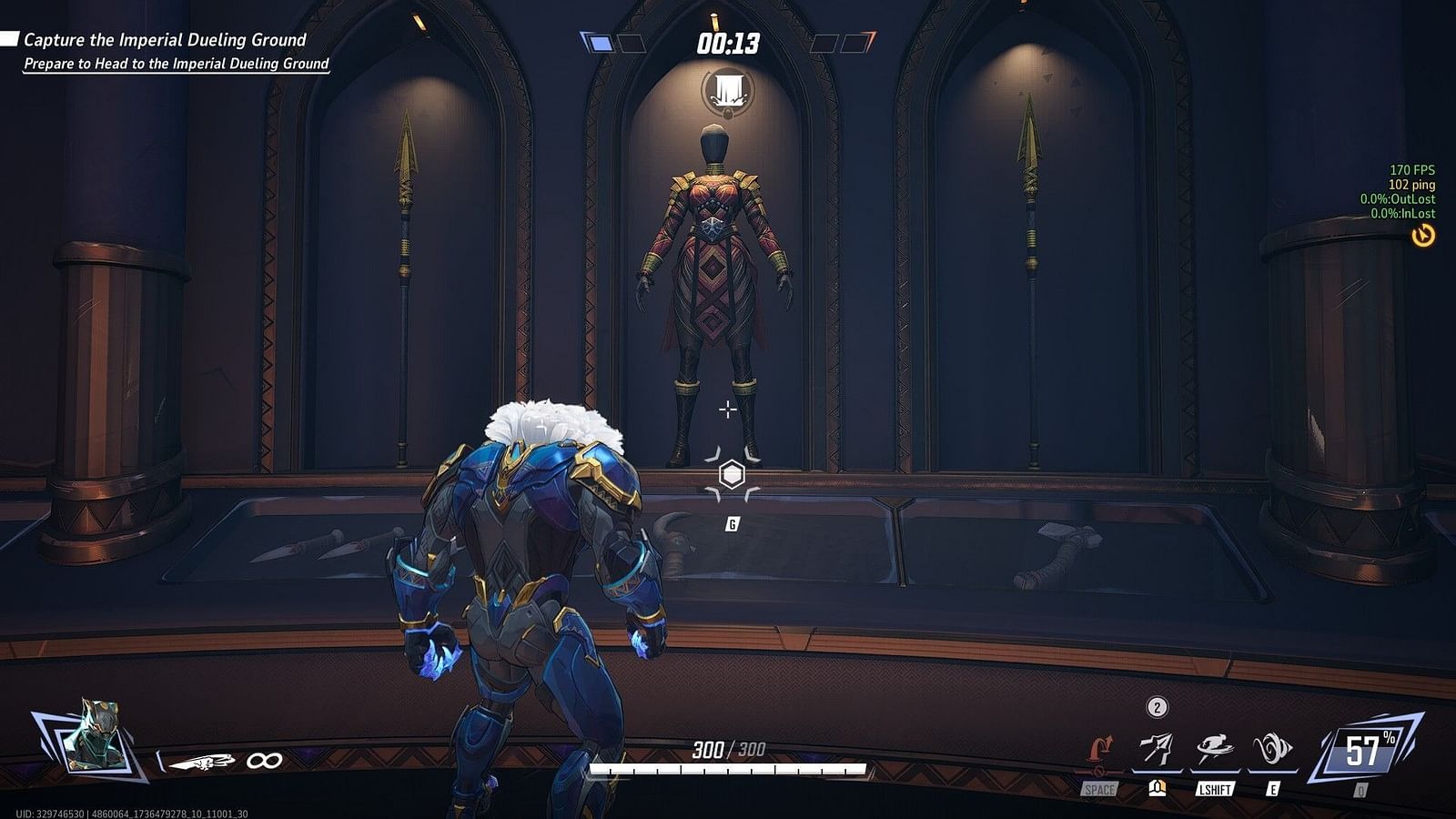The width and height of the screenshot is (1456, 819).
Task: Activate the spear toss ability icon
Action: [x=1157, y=749]
